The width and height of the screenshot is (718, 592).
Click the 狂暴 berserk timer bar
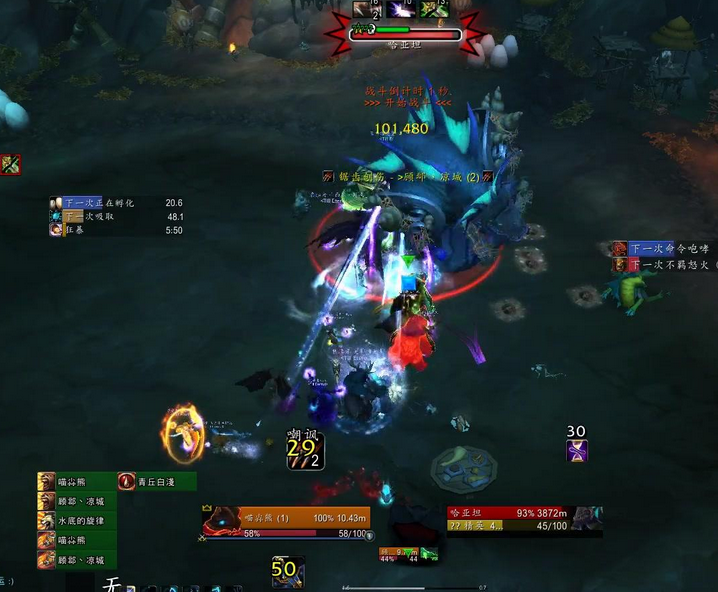[x=117, y=230]
